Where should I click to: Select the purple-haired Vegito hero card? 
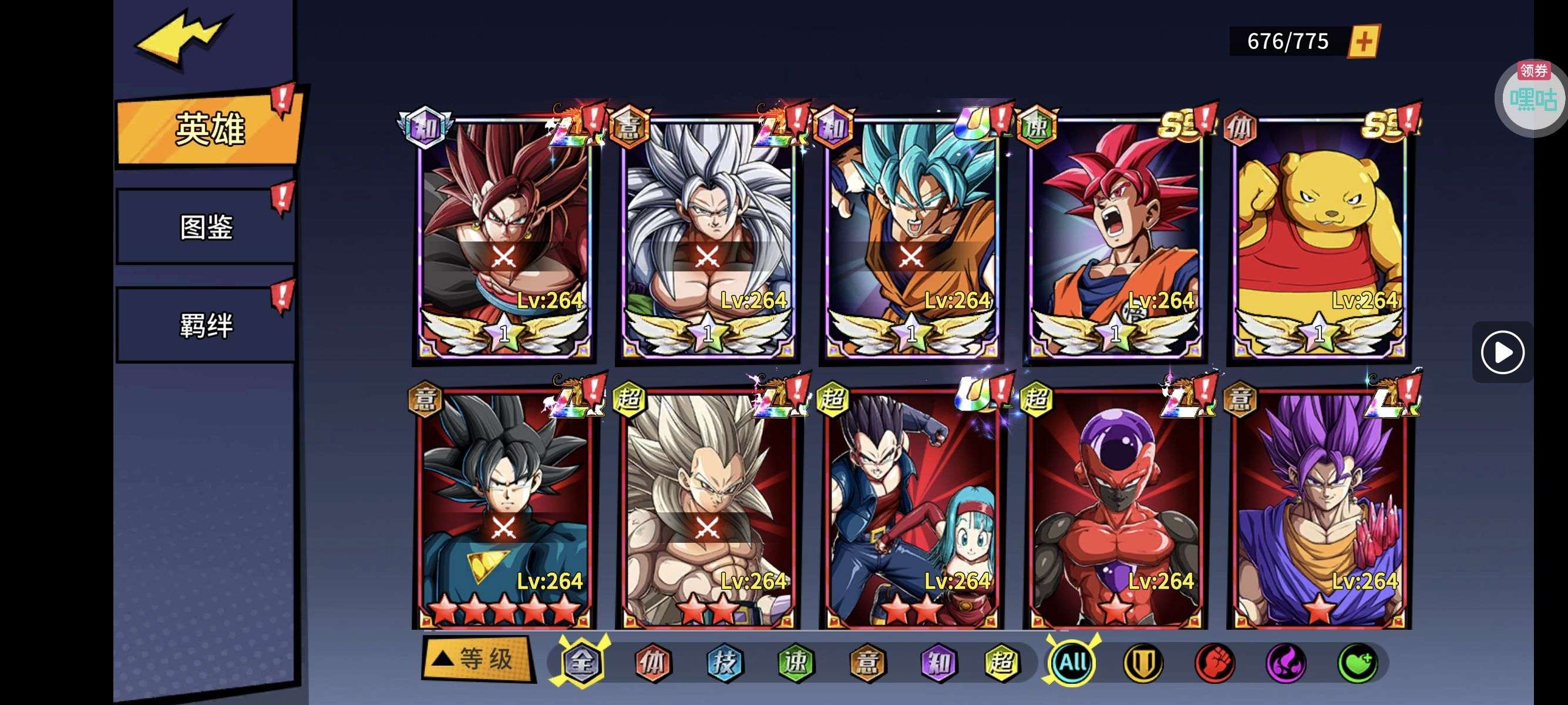[1318, 508]
